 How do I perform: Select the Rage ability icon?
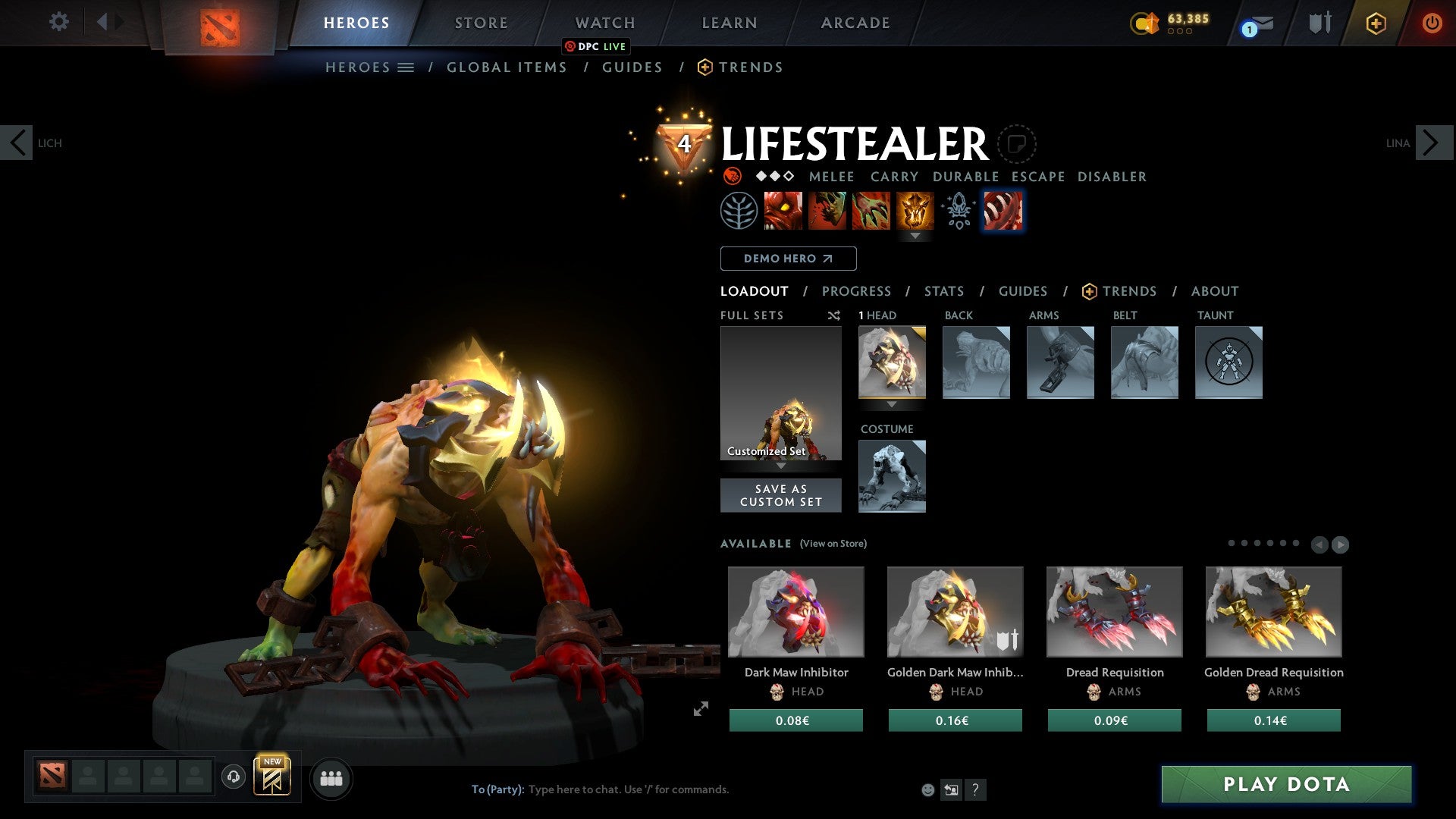[784, 210]
